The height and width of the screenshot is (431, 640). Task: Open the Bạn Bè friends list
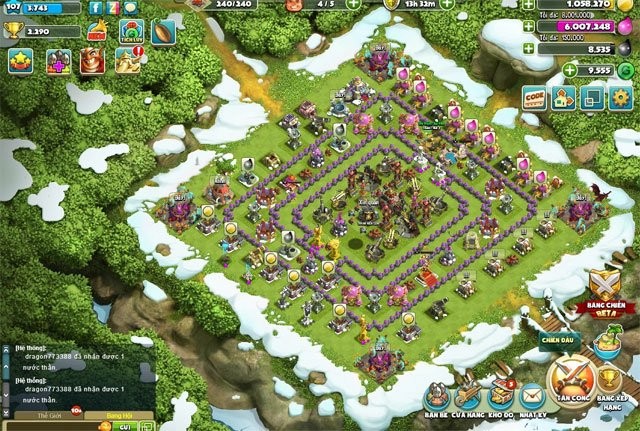pos(436,395)
